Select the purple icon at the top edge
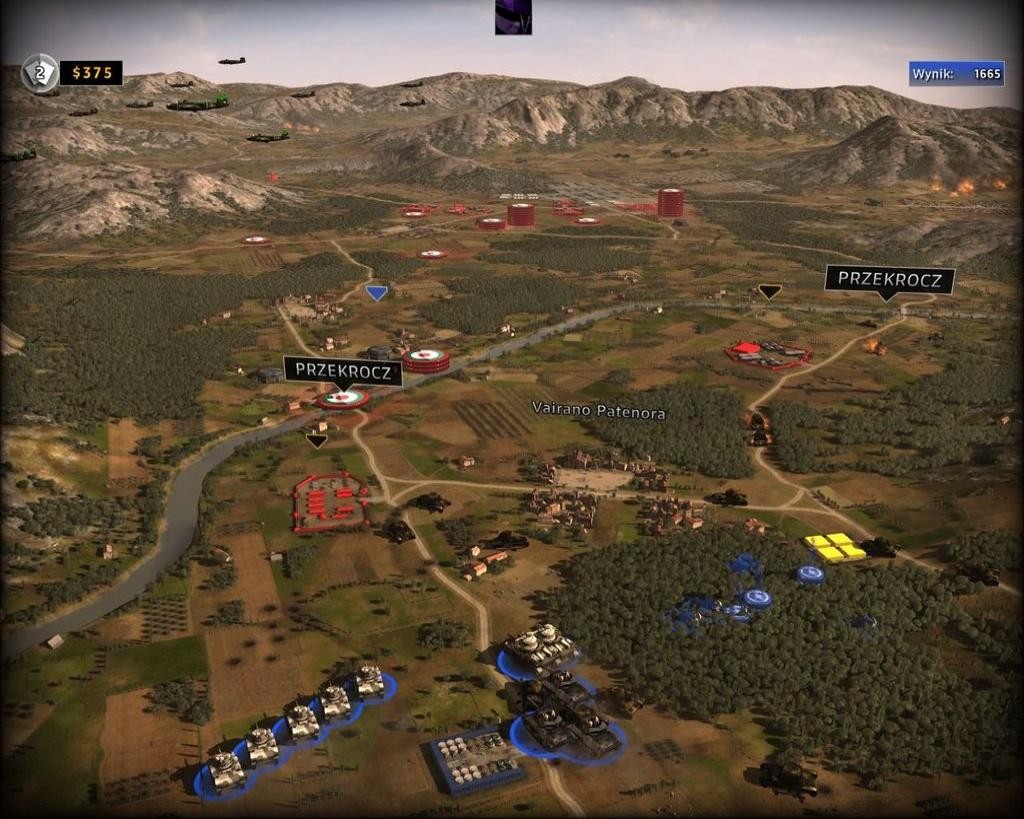Image resolution: width=1024 pixels, height=819 pixels. (x=513, y=17)
